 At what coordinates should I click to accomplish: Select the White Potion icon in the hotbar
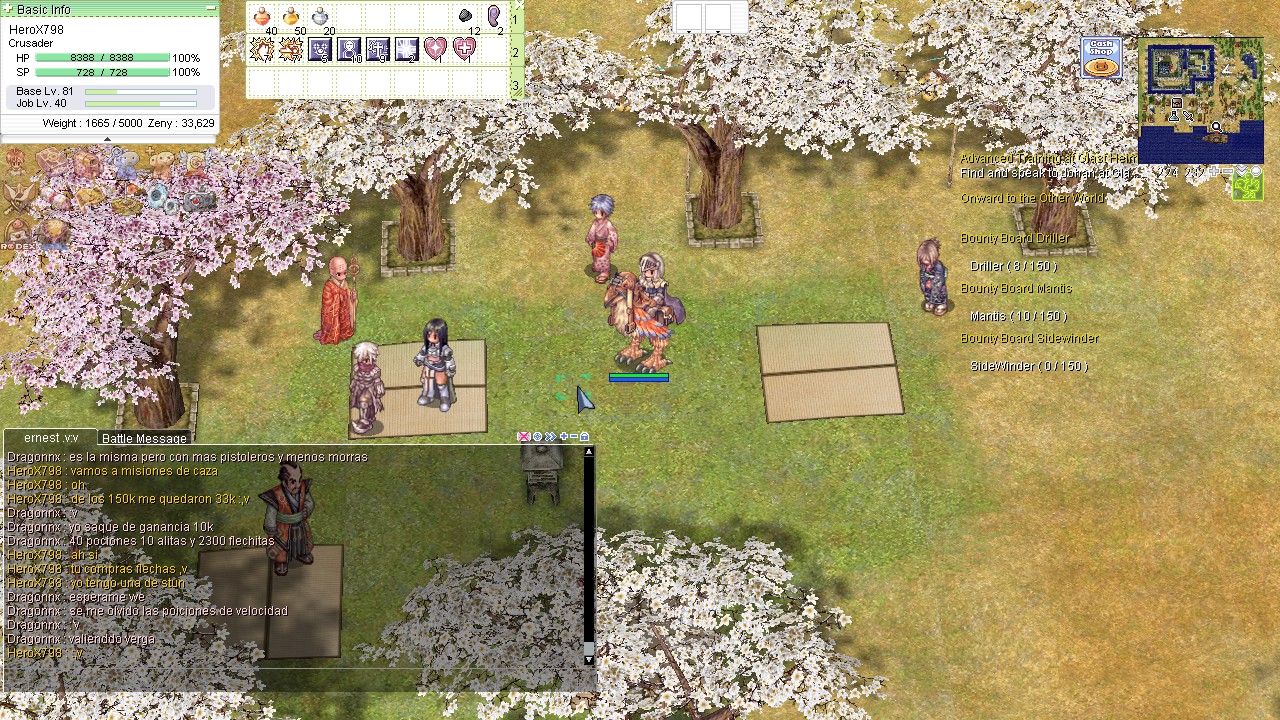pyautogui.click(x=320, y=16)
